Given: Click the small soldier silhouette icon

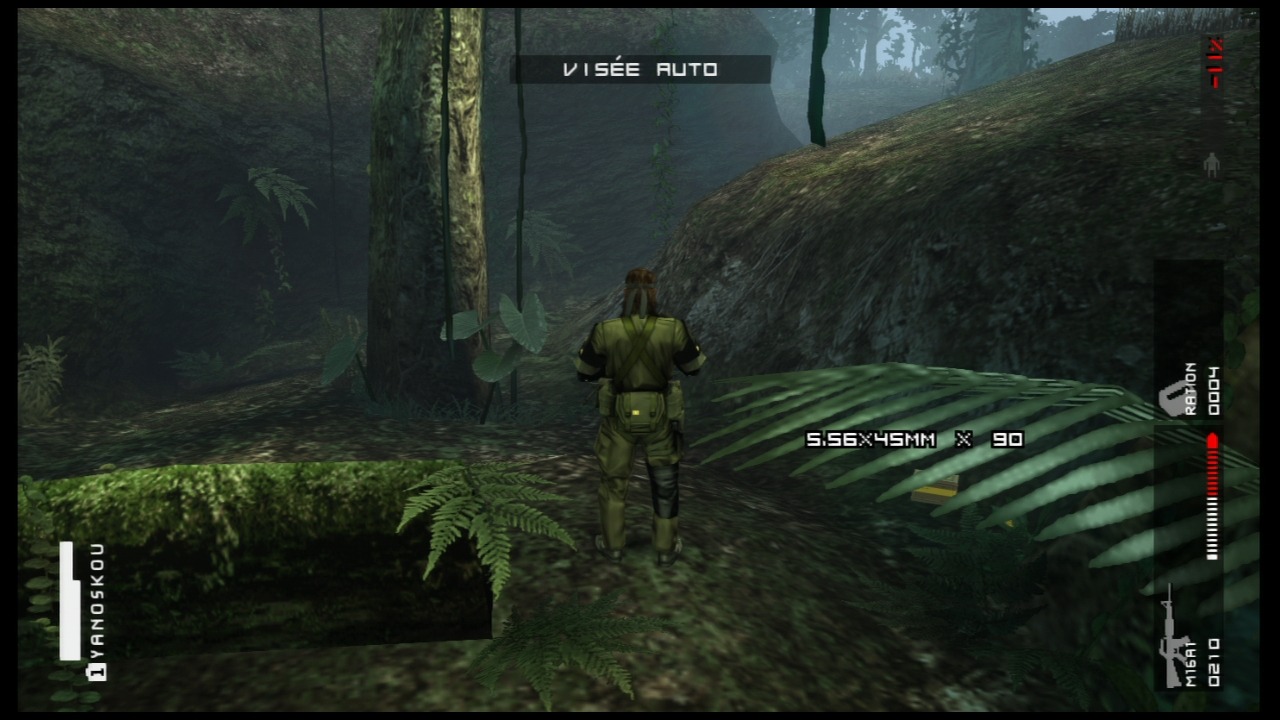Looking at the screenshot, I should (1212, 165).
